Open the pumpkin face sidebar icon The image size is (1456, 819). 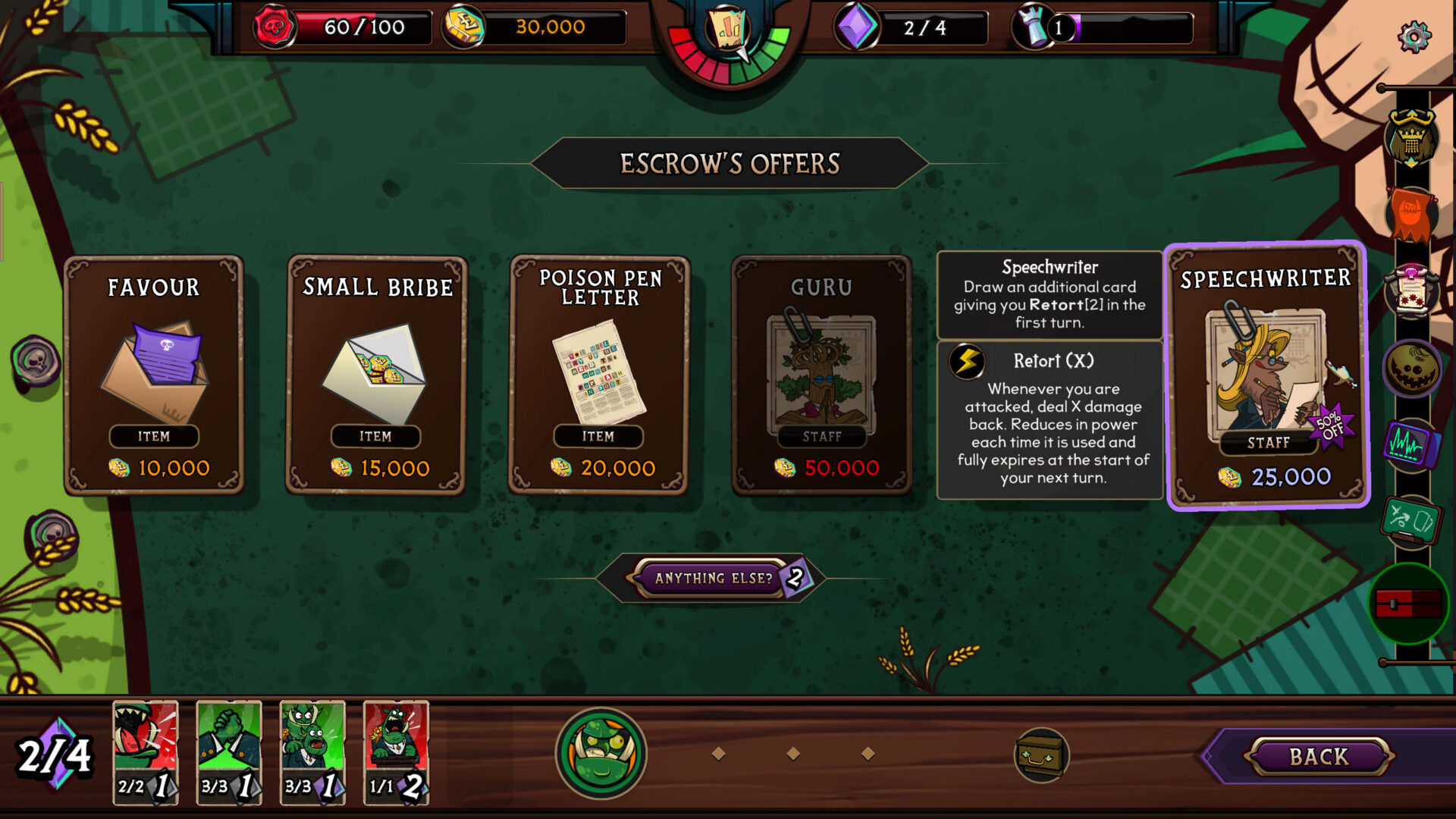[x=1410, y=369]
